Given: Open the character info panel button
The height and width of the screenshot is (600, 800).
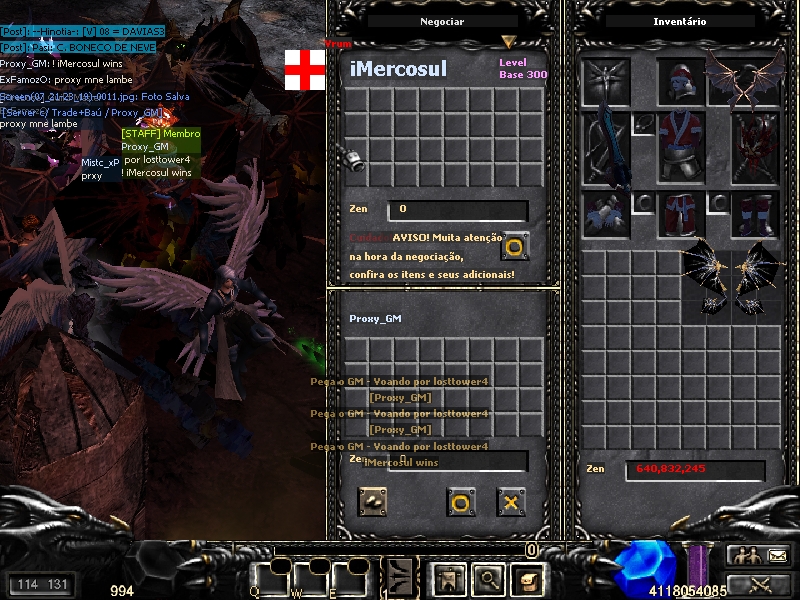Looking at the screenshot, I should pyautogui.click(x=446, y=578).
